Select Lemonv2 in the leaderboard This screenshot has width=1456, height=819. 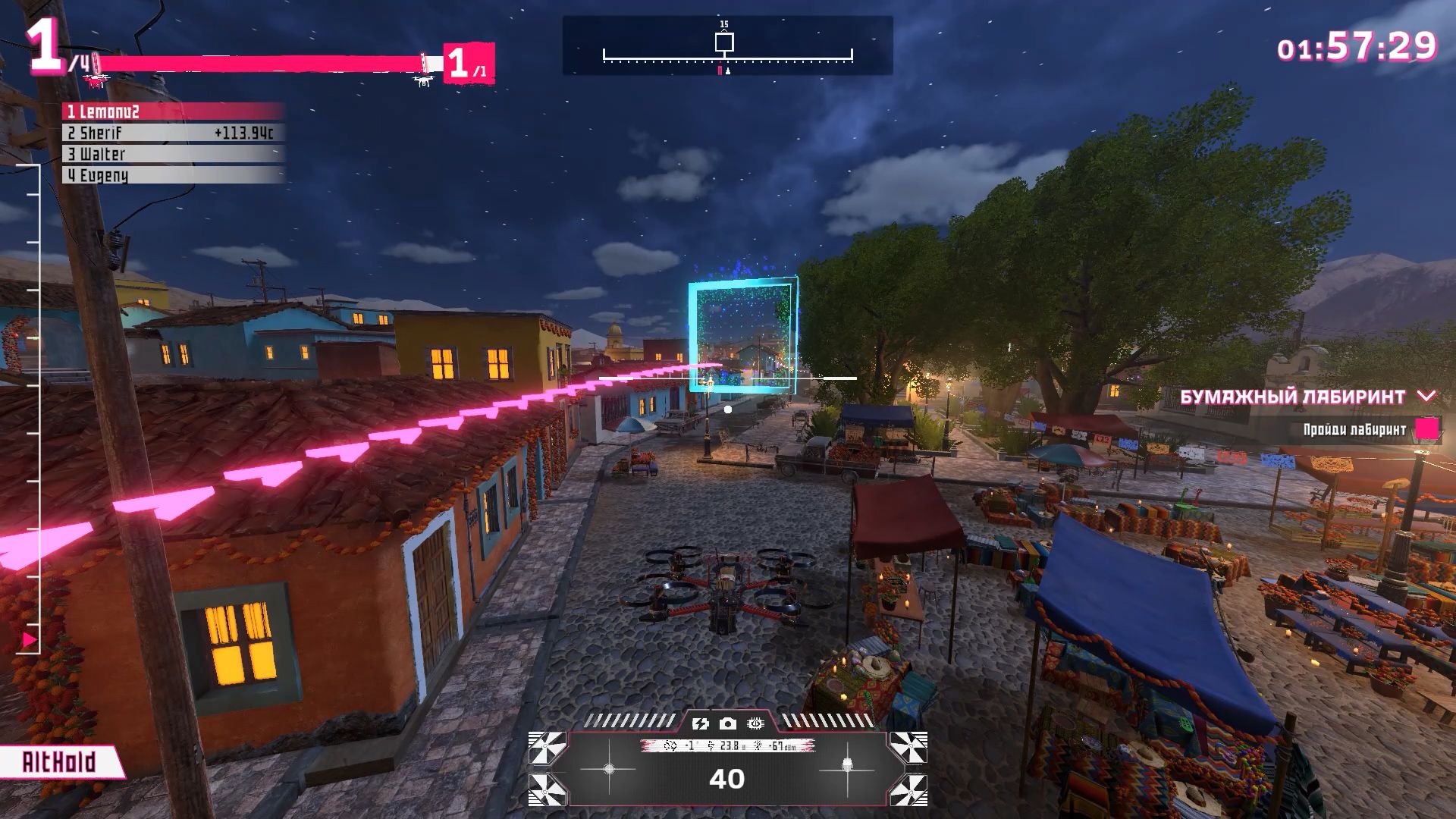tap(173, 111)
